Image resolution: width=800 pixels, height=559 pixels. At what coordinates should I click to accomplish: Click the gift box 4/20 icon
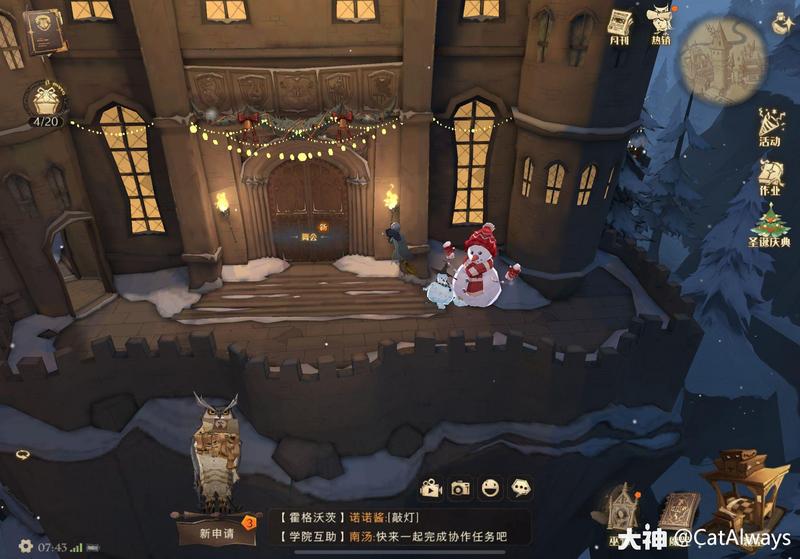[x=44, y=102]
